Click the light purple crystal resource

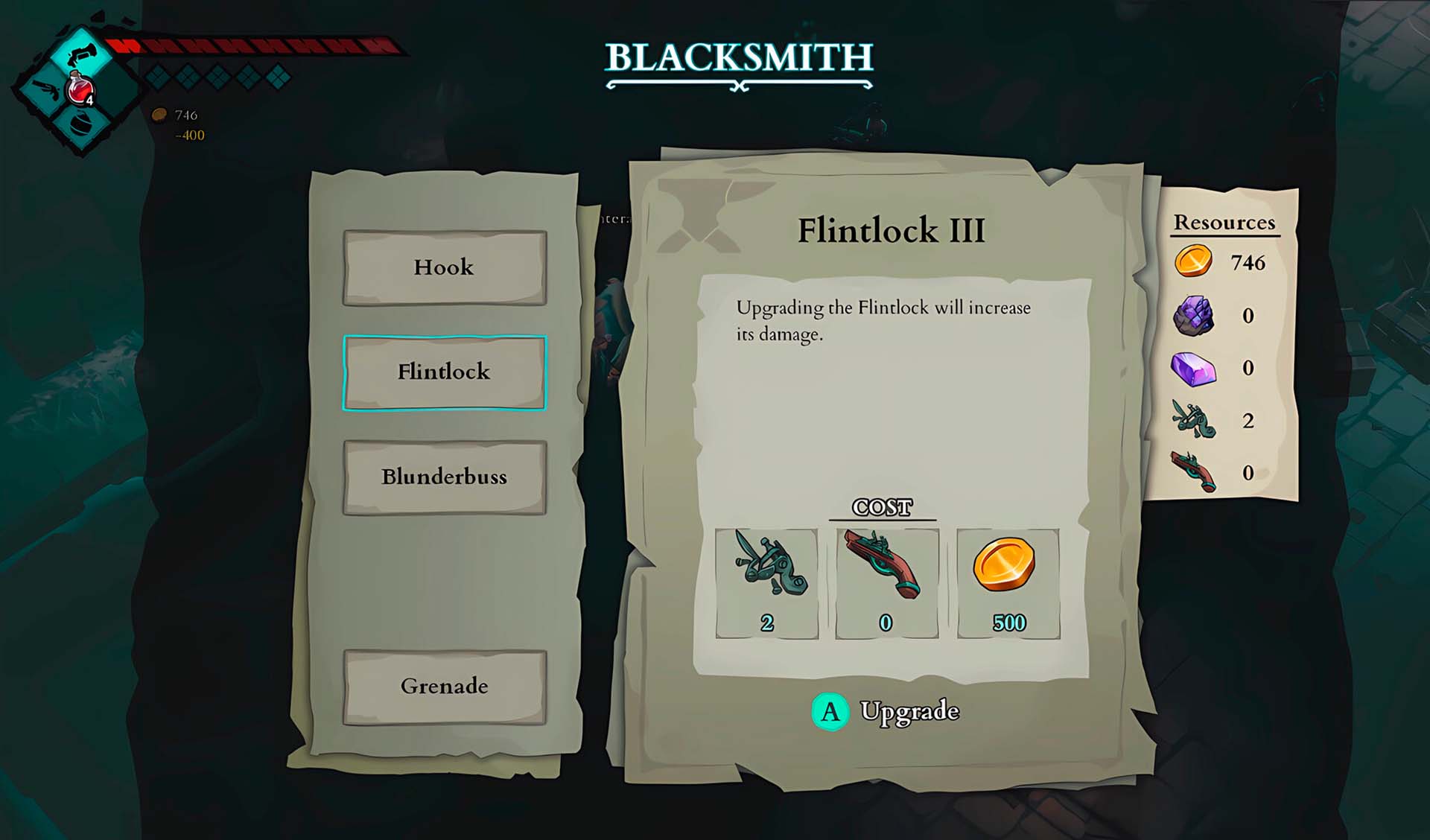(1193, 369)
